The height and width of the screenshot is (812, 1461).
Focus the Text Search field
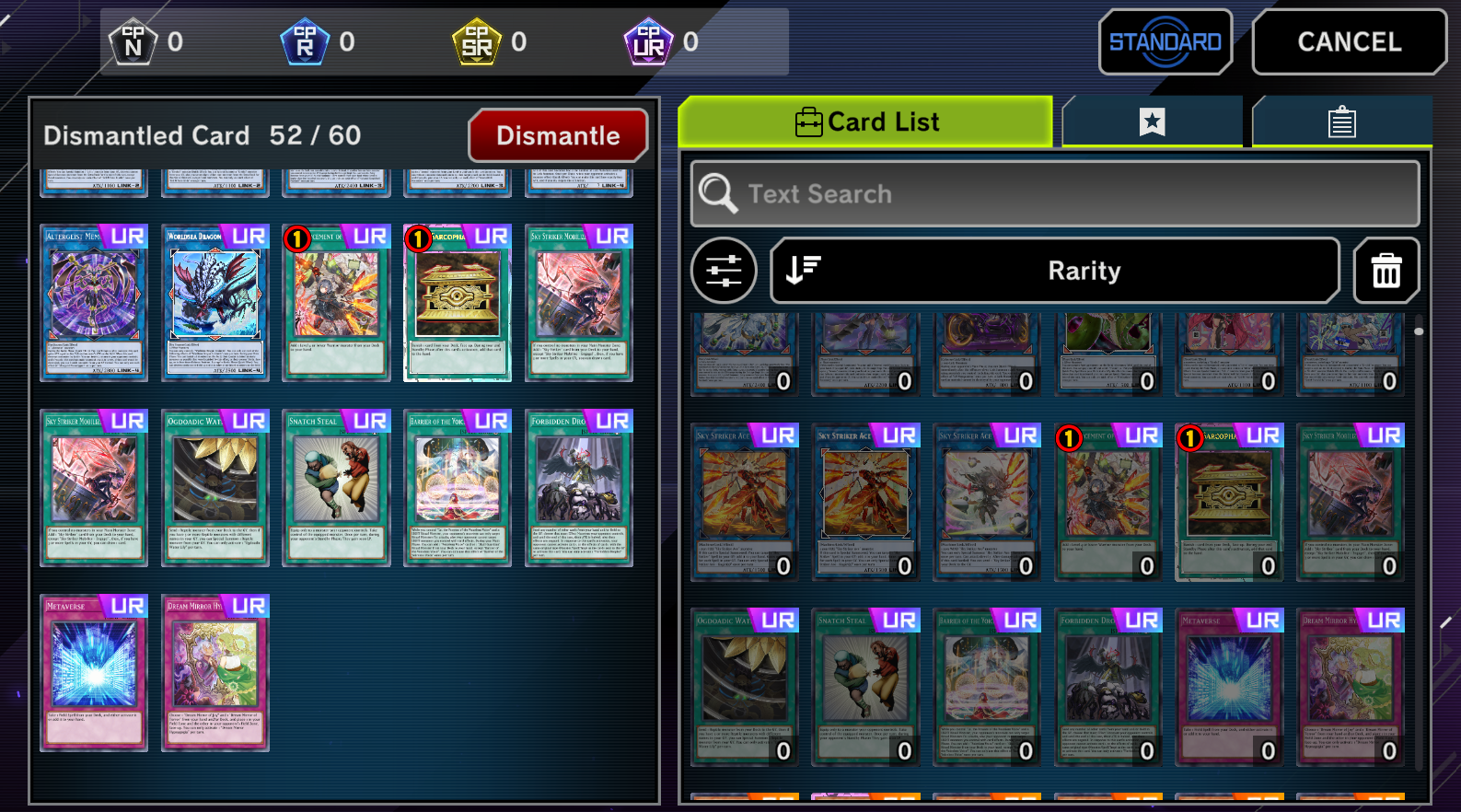pos(1055,194)
